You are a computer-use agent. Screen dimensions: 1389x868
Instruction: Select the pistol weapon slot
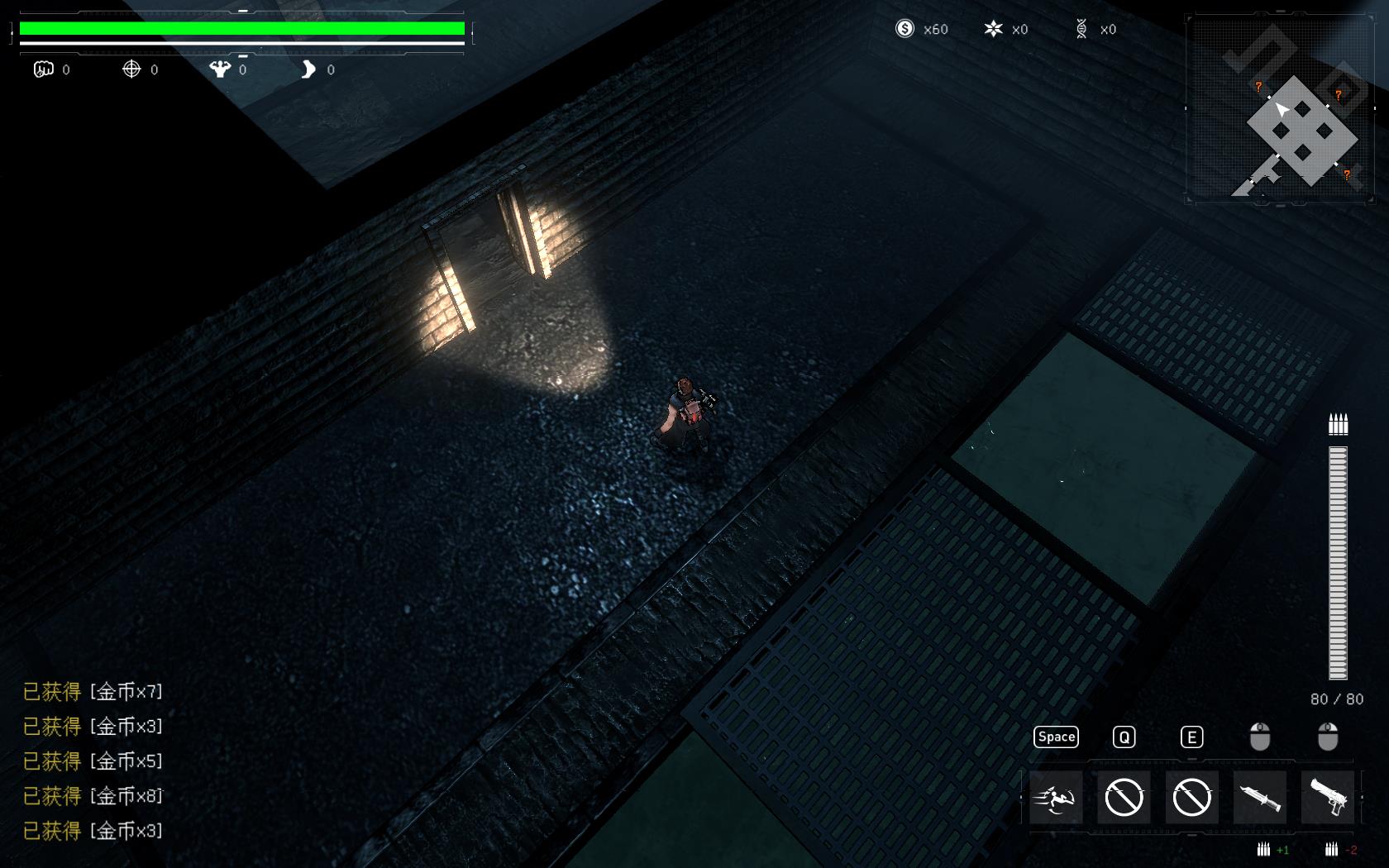(1327, 798)
